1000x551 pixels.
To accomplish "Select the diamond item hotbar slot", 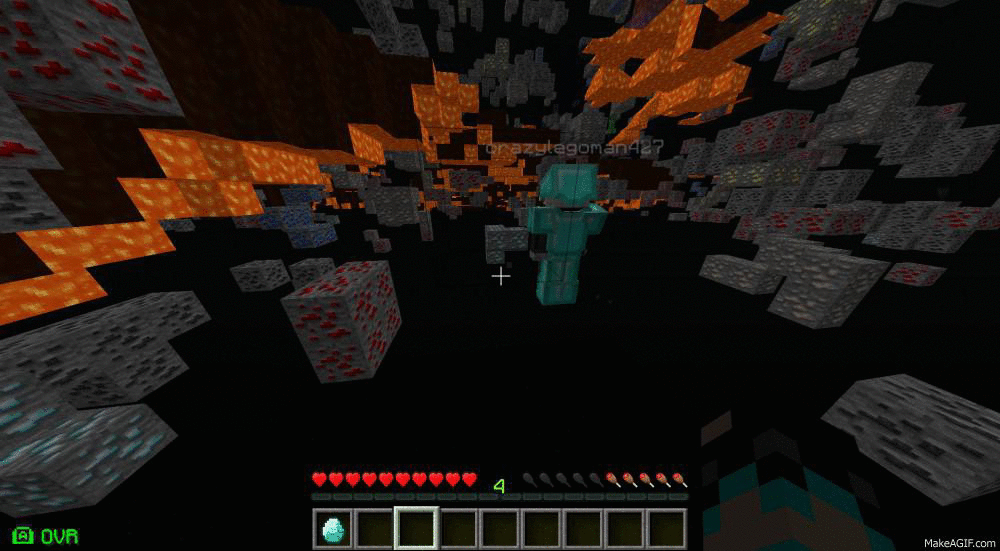I will point(332,527).
